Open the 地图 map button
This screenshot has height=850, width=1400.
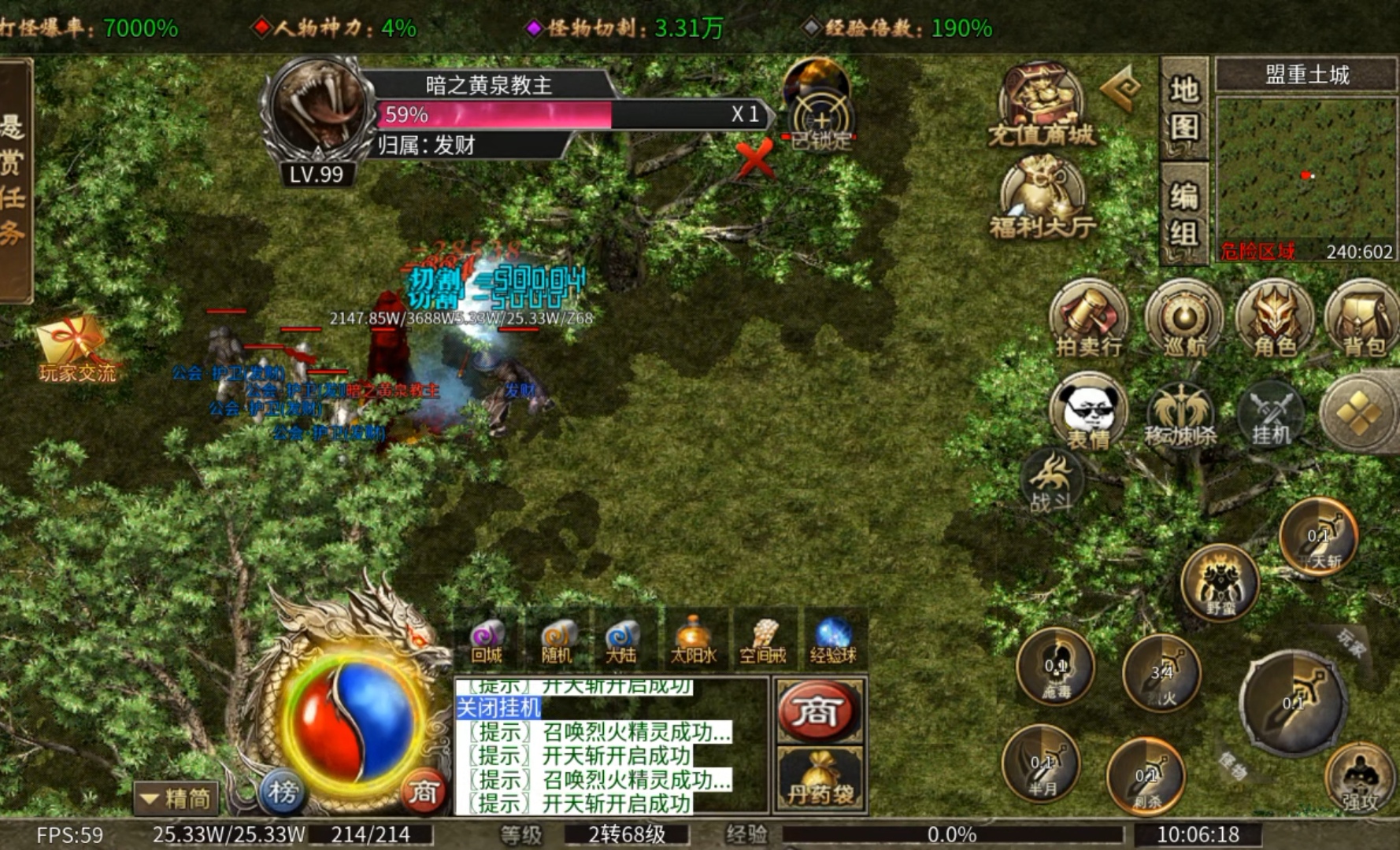pos(1183,108)
